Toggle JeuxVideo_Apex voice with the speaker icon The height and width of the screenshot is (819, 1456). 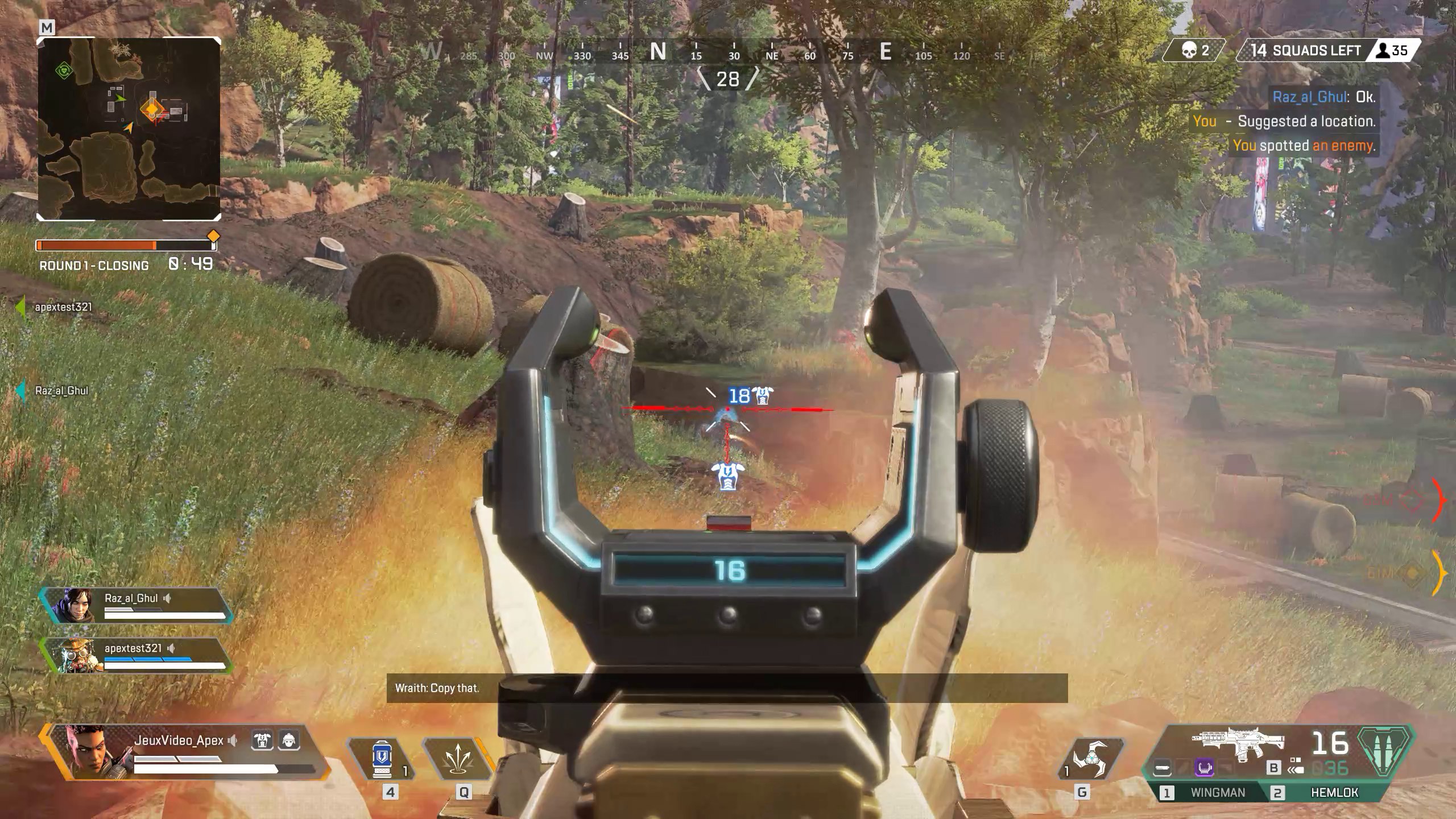233,742
